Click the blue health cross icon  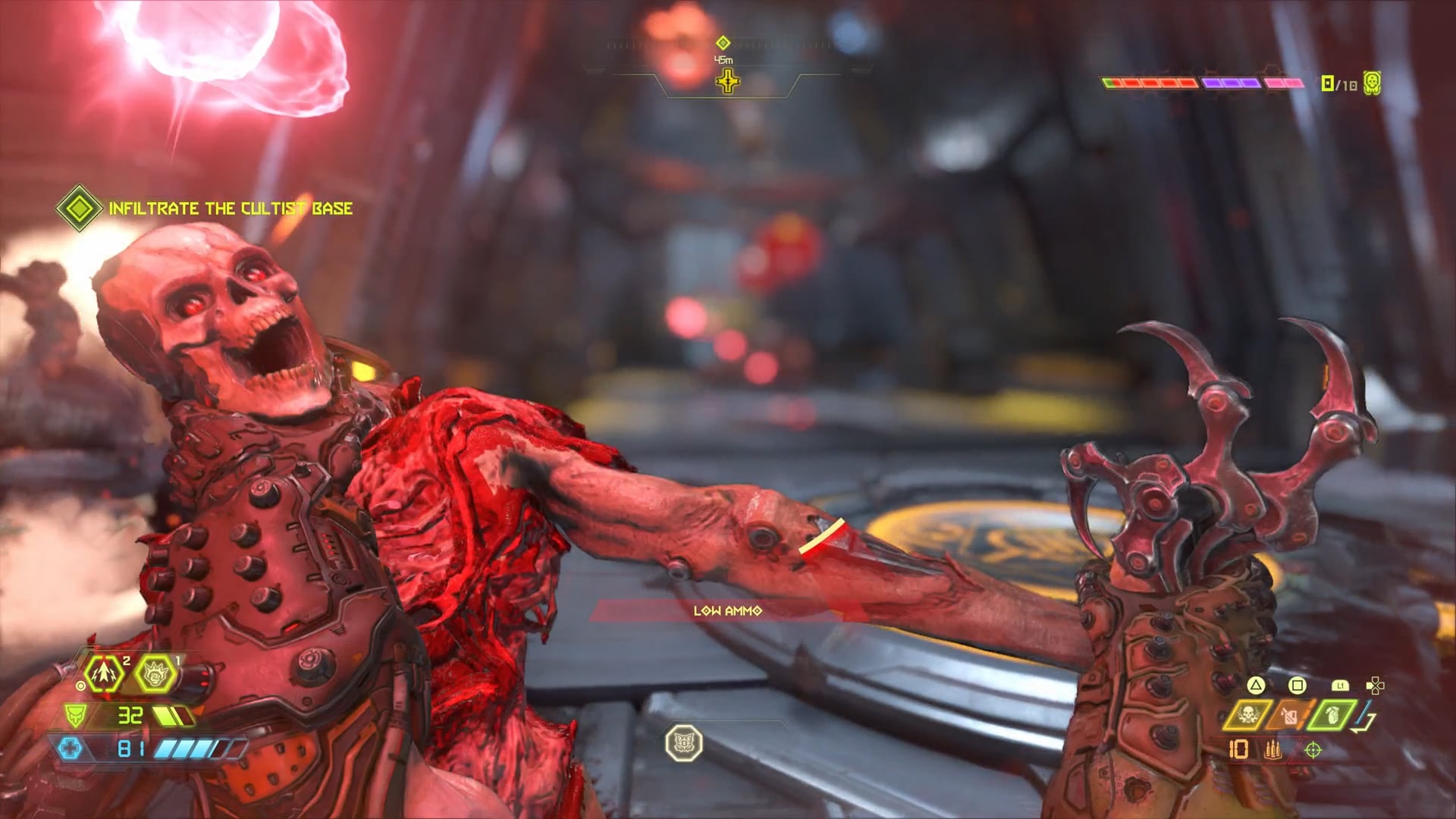click(x=70, y=749)
